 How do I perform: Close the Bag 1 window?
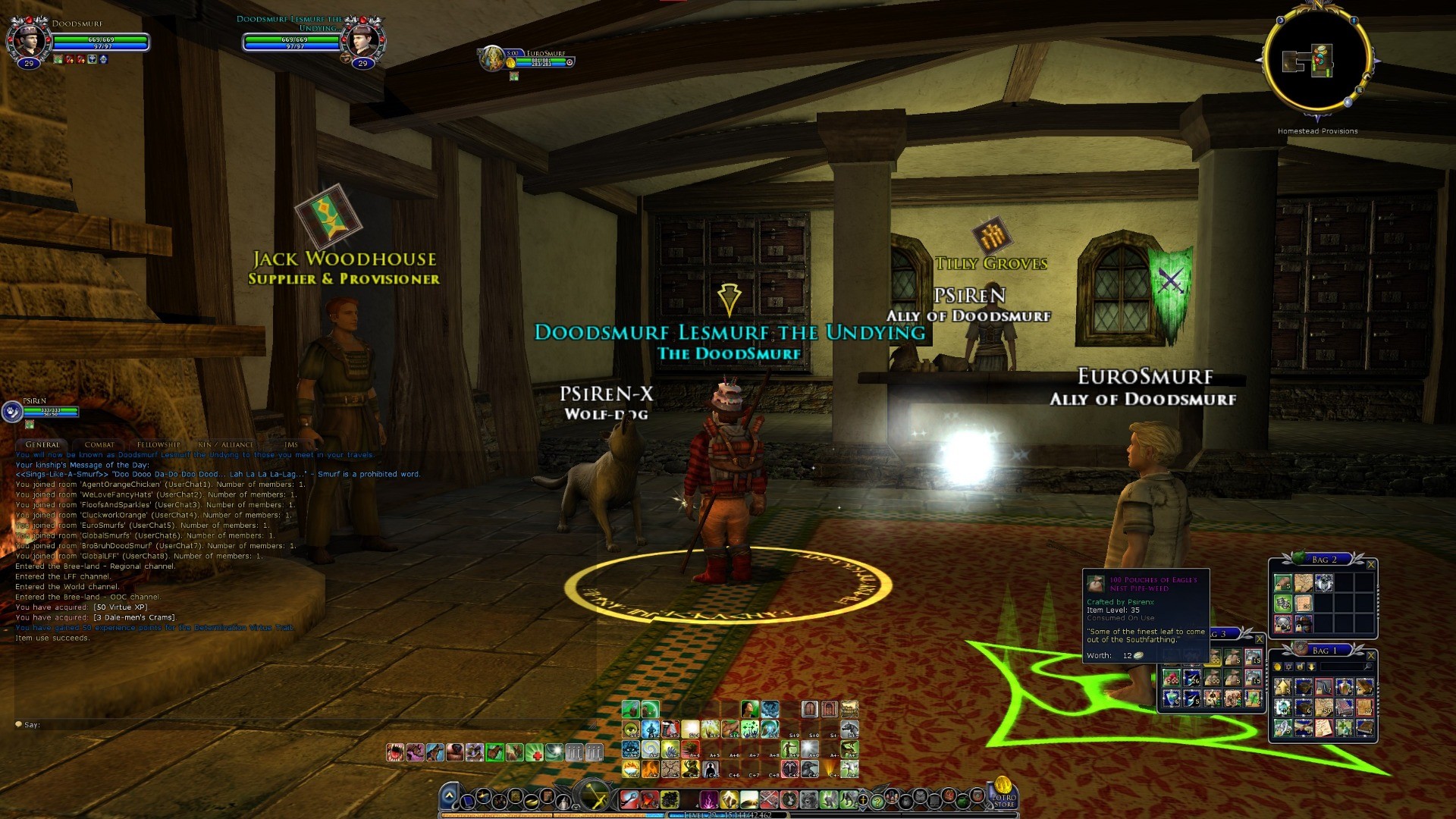(x=1370, y=655)
